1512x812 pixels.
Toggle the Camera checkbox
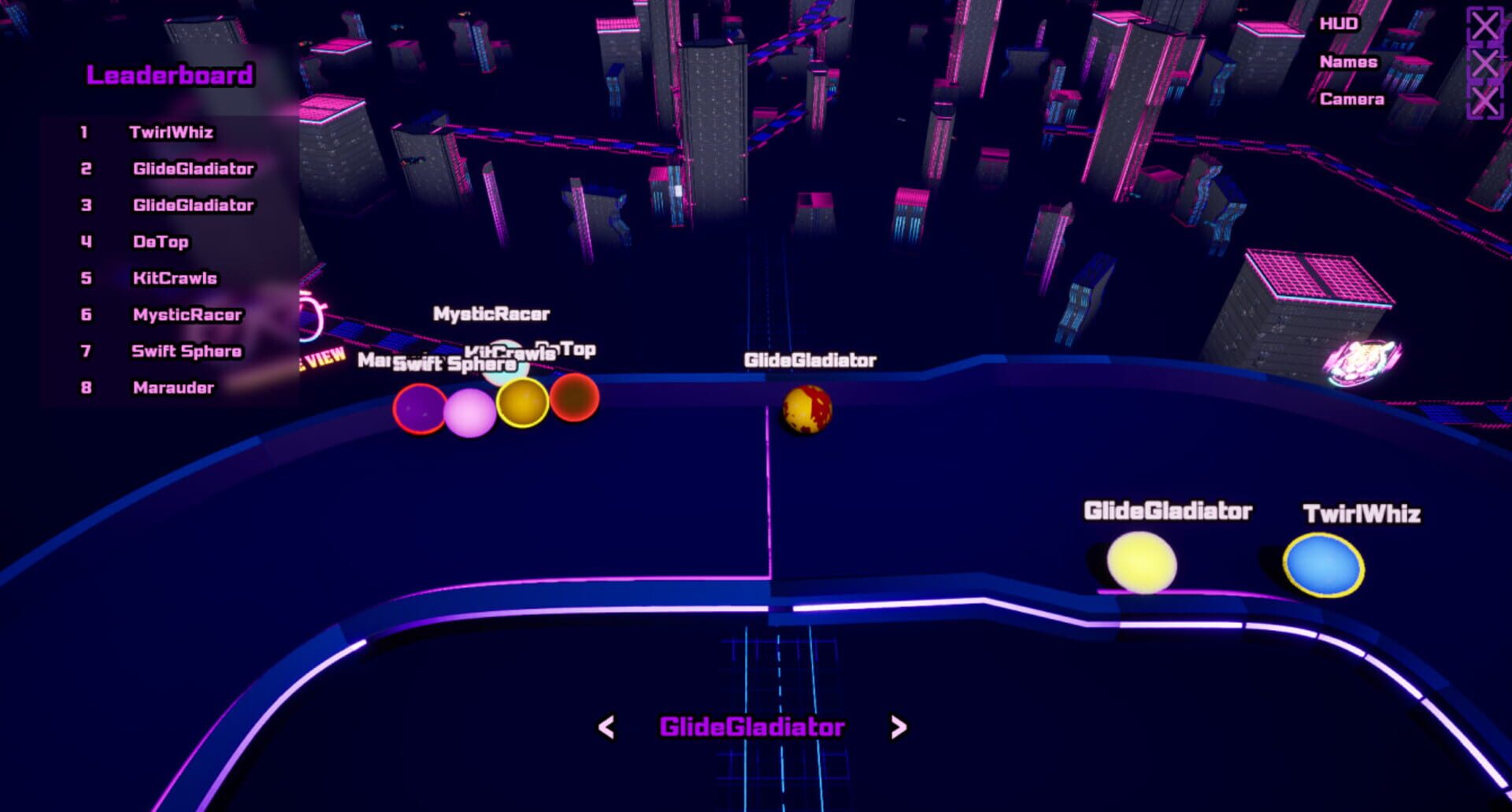pos(1484,100)
